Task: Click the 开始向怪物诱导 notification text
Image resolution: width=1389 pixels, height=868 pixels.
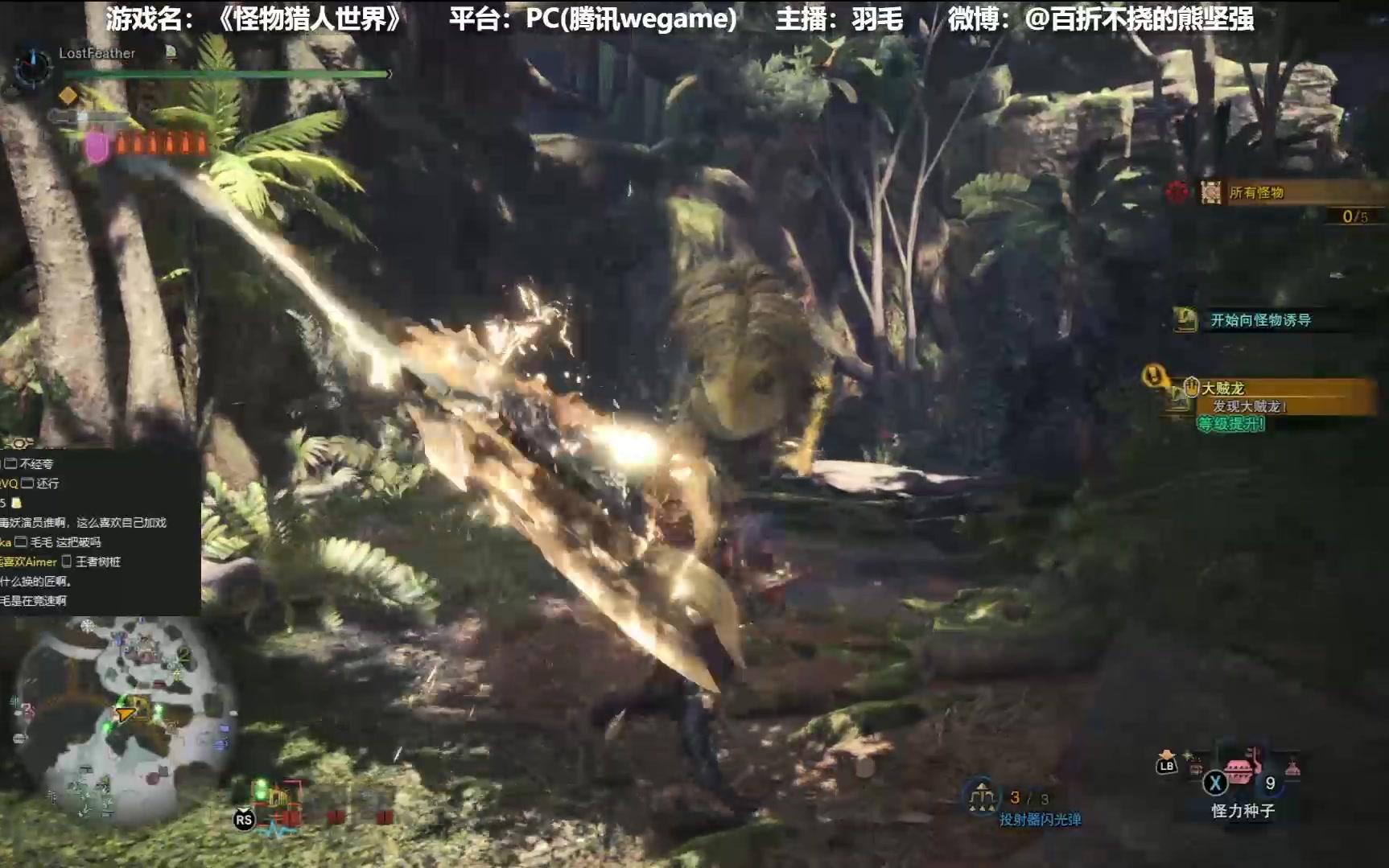Action: pyautogui.click(x=1261, y=319)
